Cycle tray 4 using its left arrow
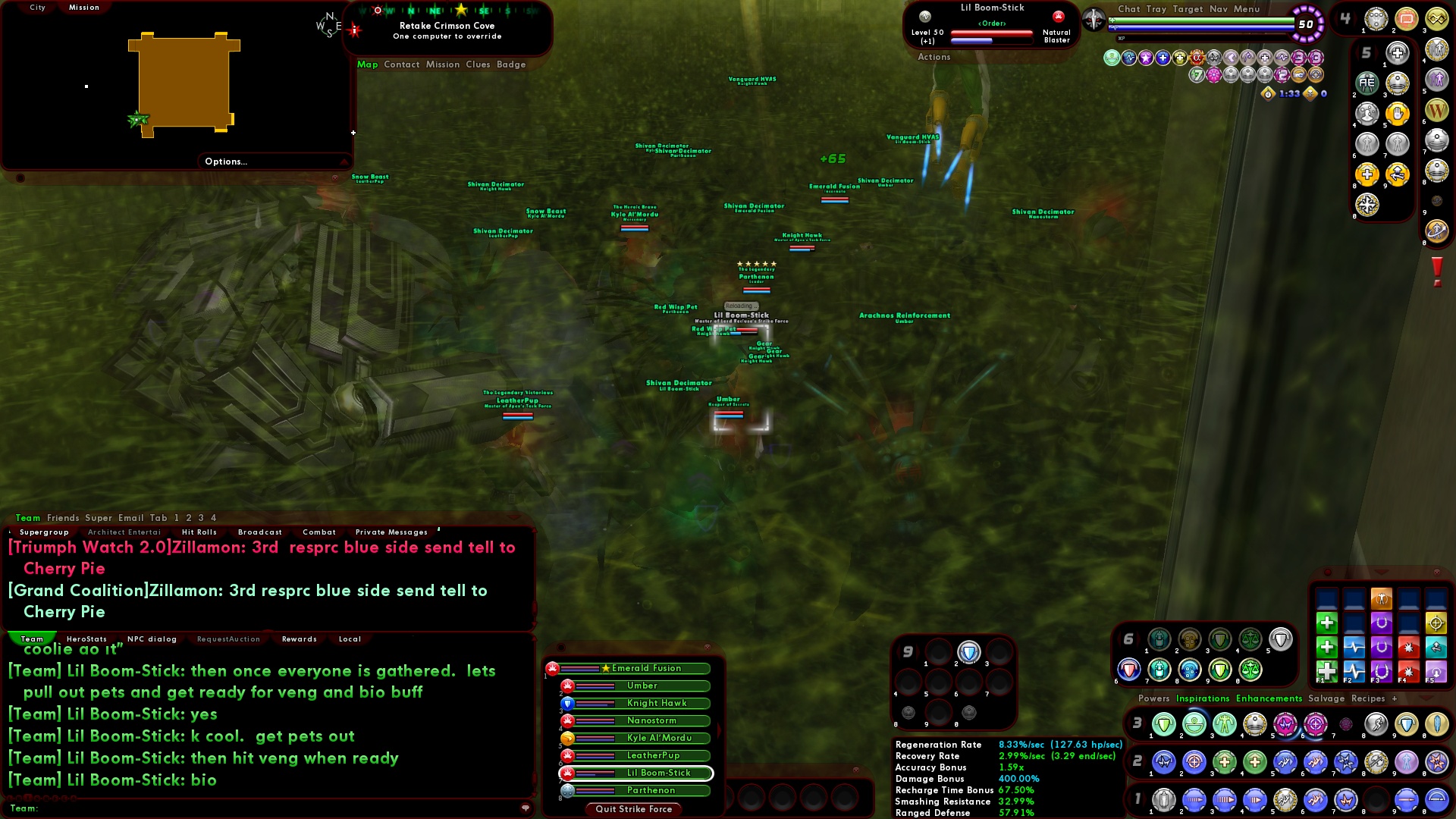The image size is (1456, 819). [1336, 17]
